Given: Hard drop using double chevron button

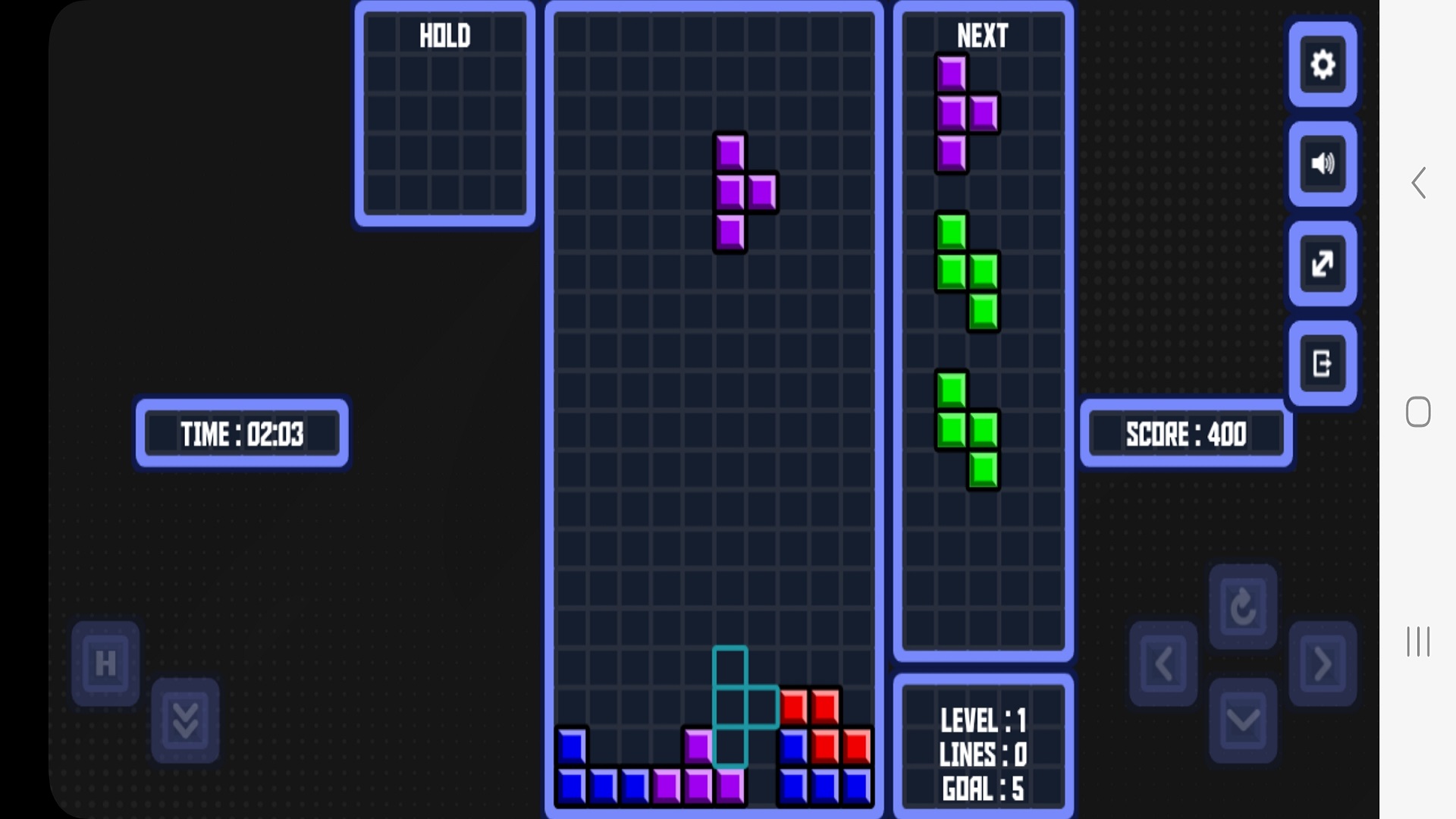Looking at the screenshot, I should pos(184,719).
